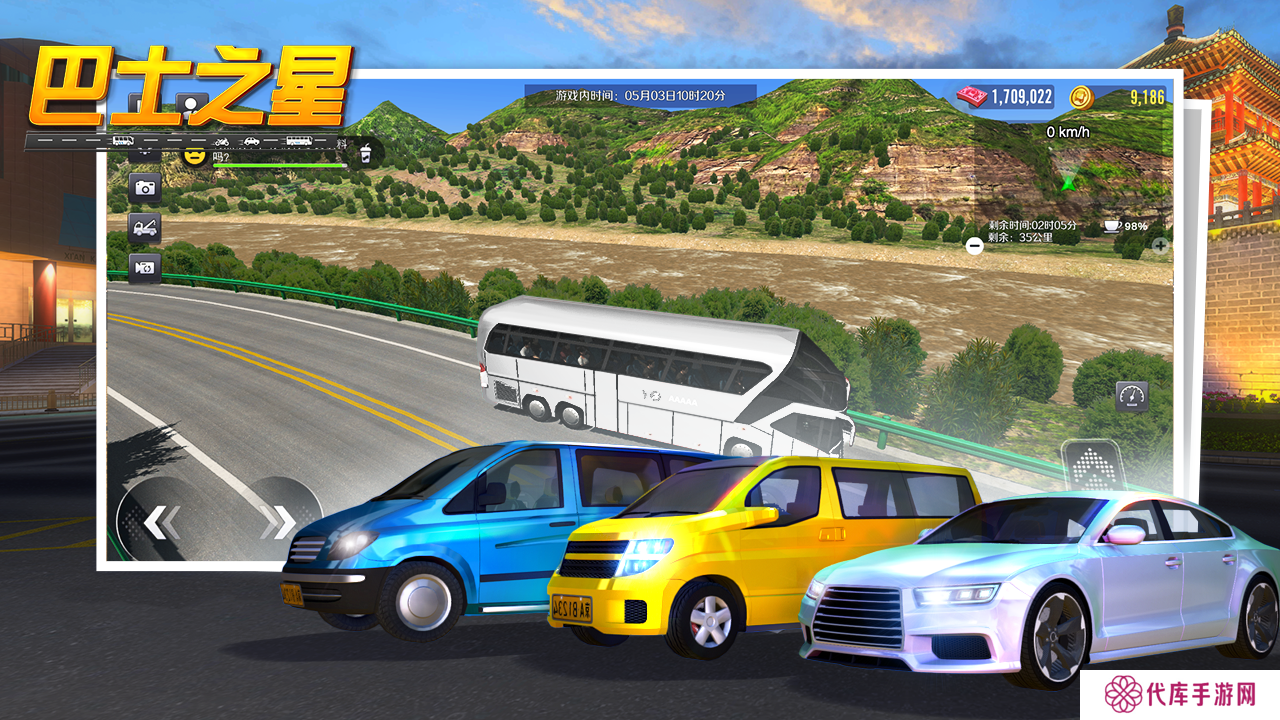Steer right with the right arrow
This screenshot has width=1280, height=720.
[x=283, y=521]
